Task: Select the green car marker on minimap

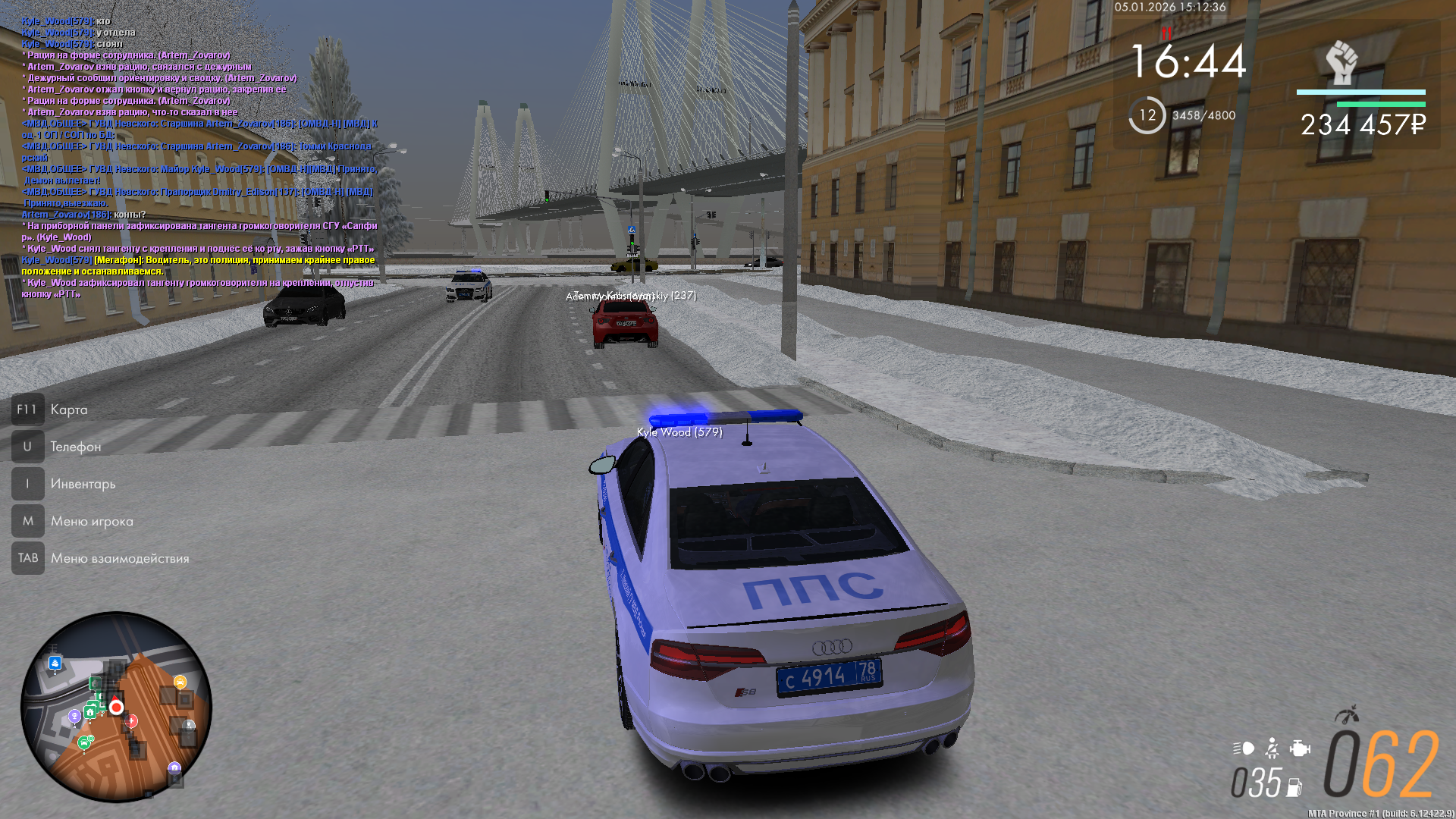Action: click(x=84, y=742)
